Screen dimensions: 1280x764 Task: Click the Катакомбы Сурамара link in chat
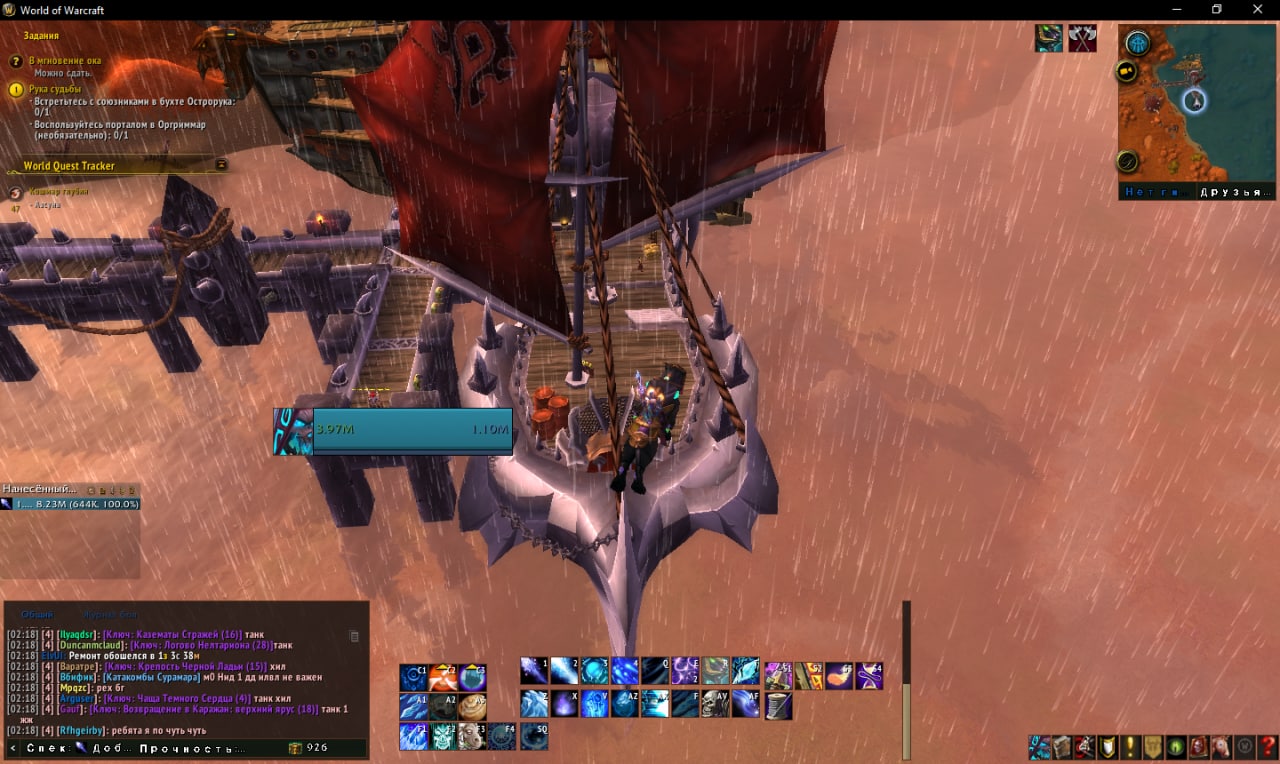[152, 677]
